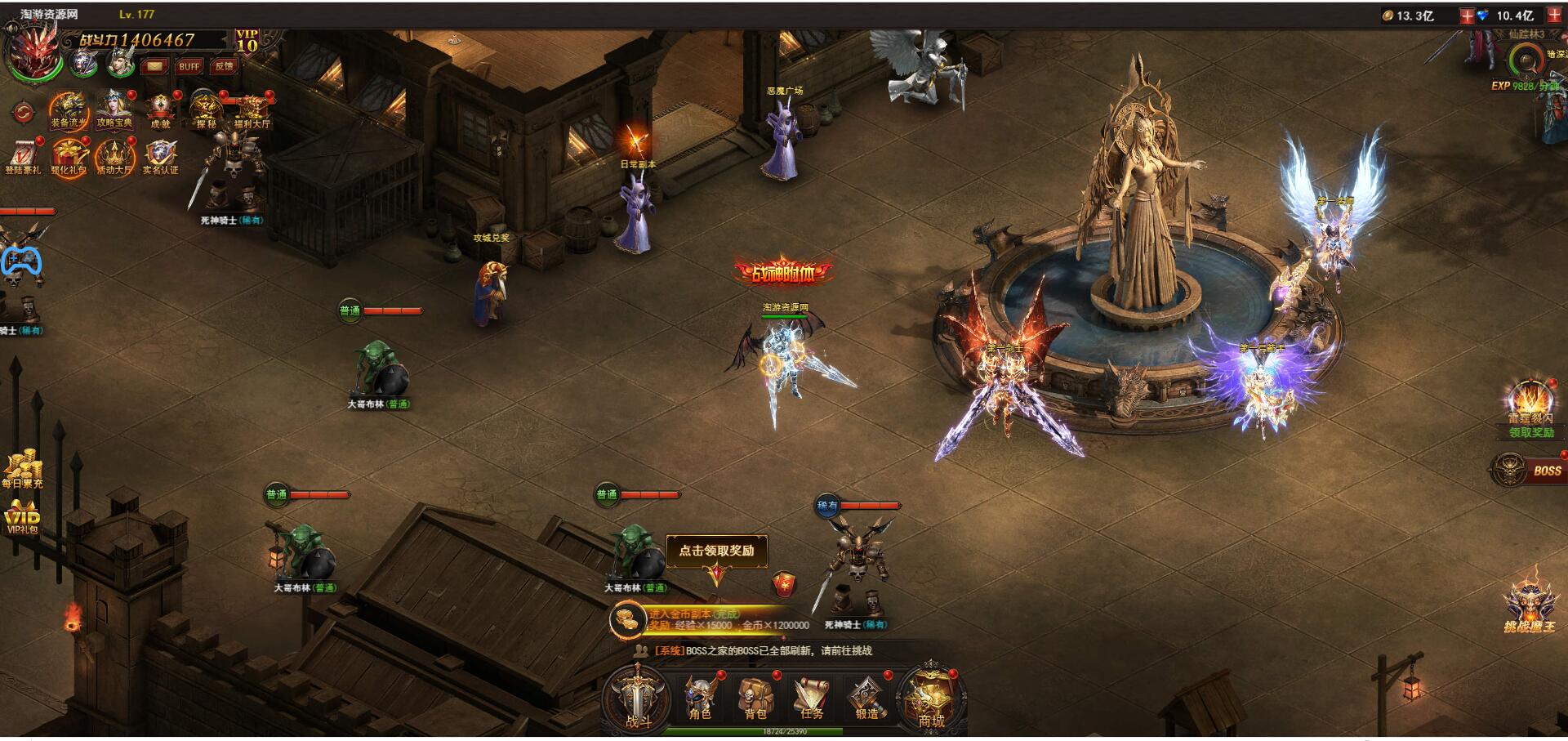Open the red envelope icon
The height and width of the screenshot is (741, 1568).
click(783, 583)
